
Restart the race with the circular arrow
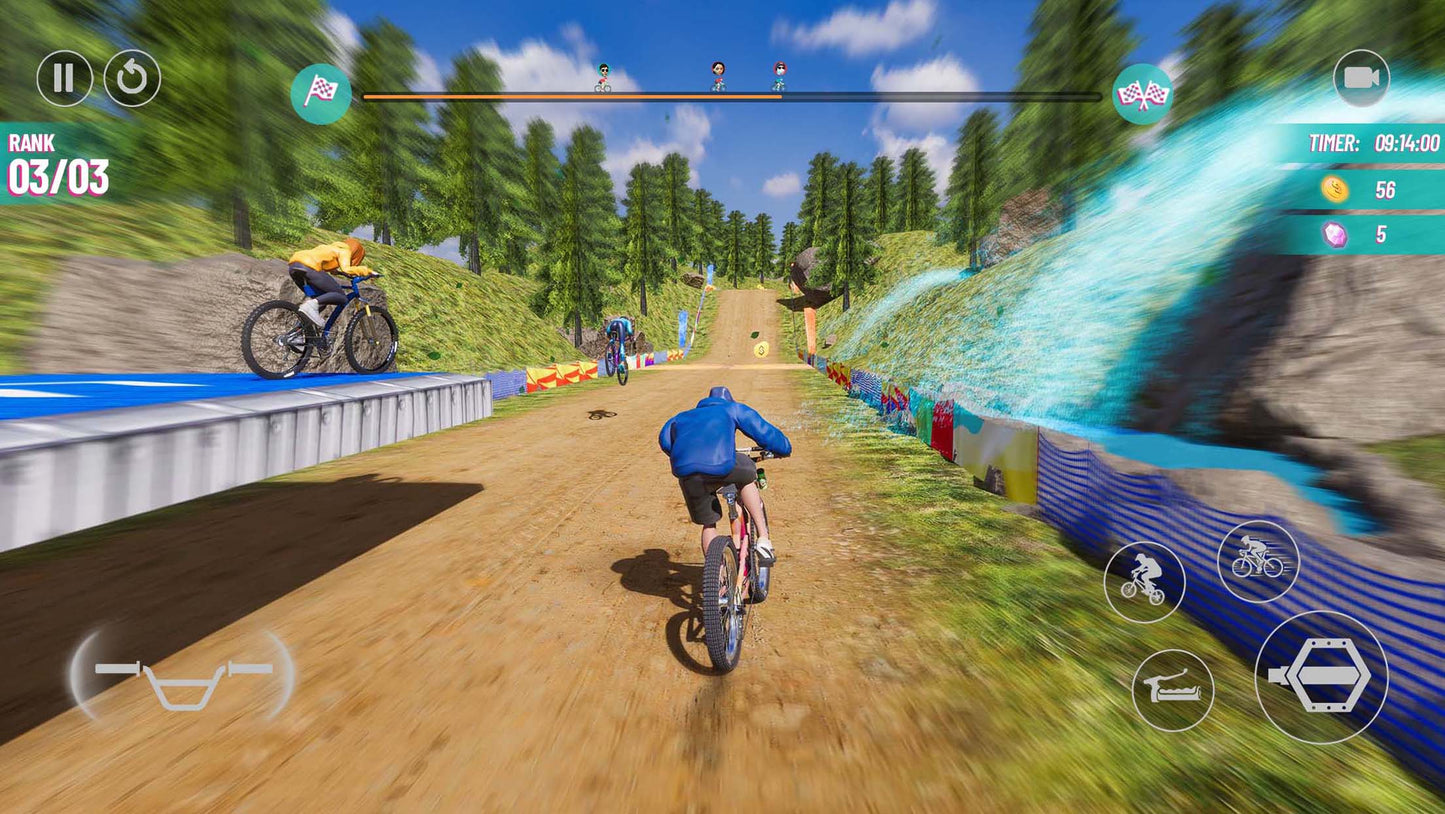click(x=132, y=79)
